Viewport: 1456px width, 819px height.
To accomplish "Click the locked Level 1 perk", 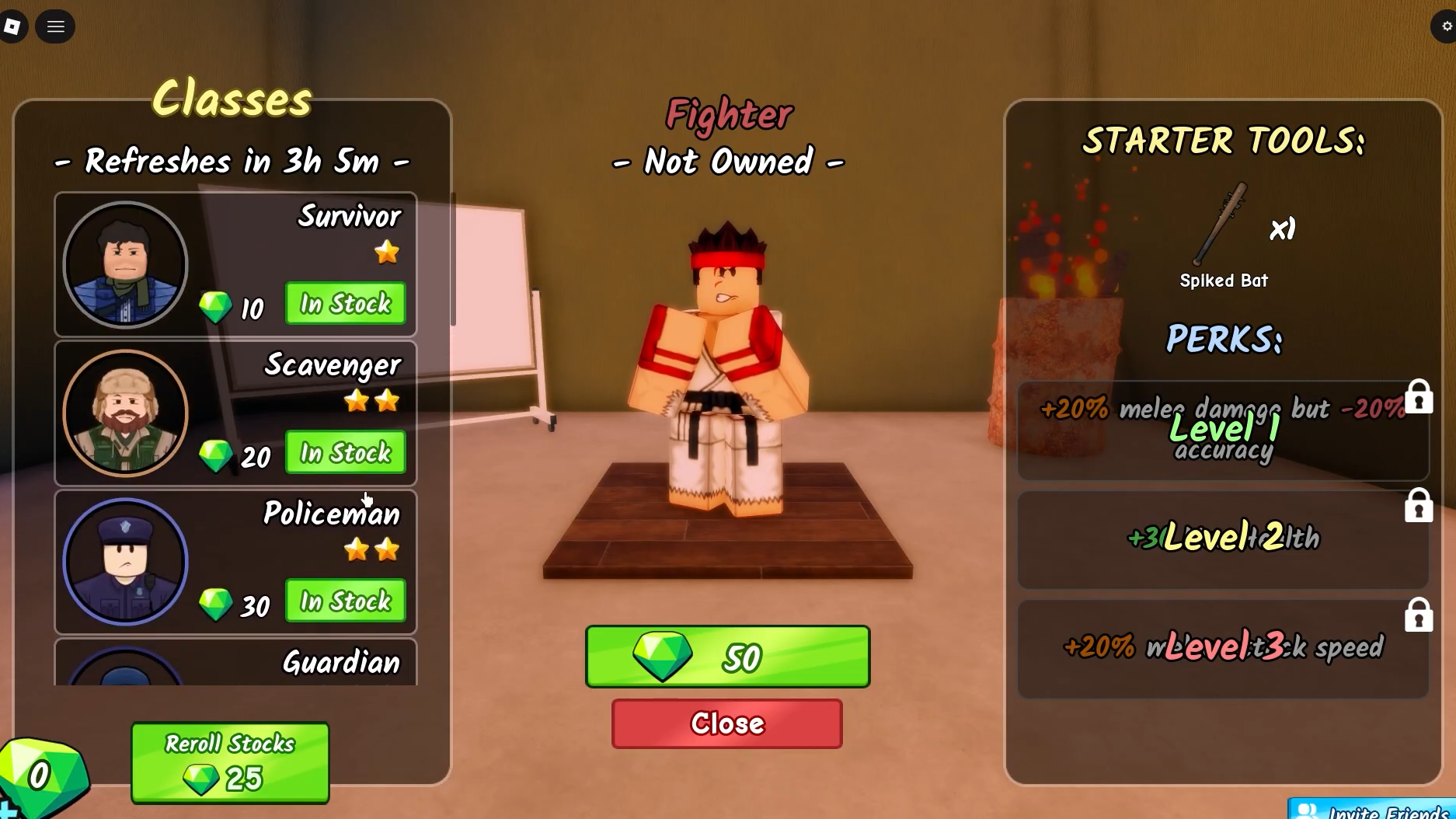I will (x=1223, y=430).
